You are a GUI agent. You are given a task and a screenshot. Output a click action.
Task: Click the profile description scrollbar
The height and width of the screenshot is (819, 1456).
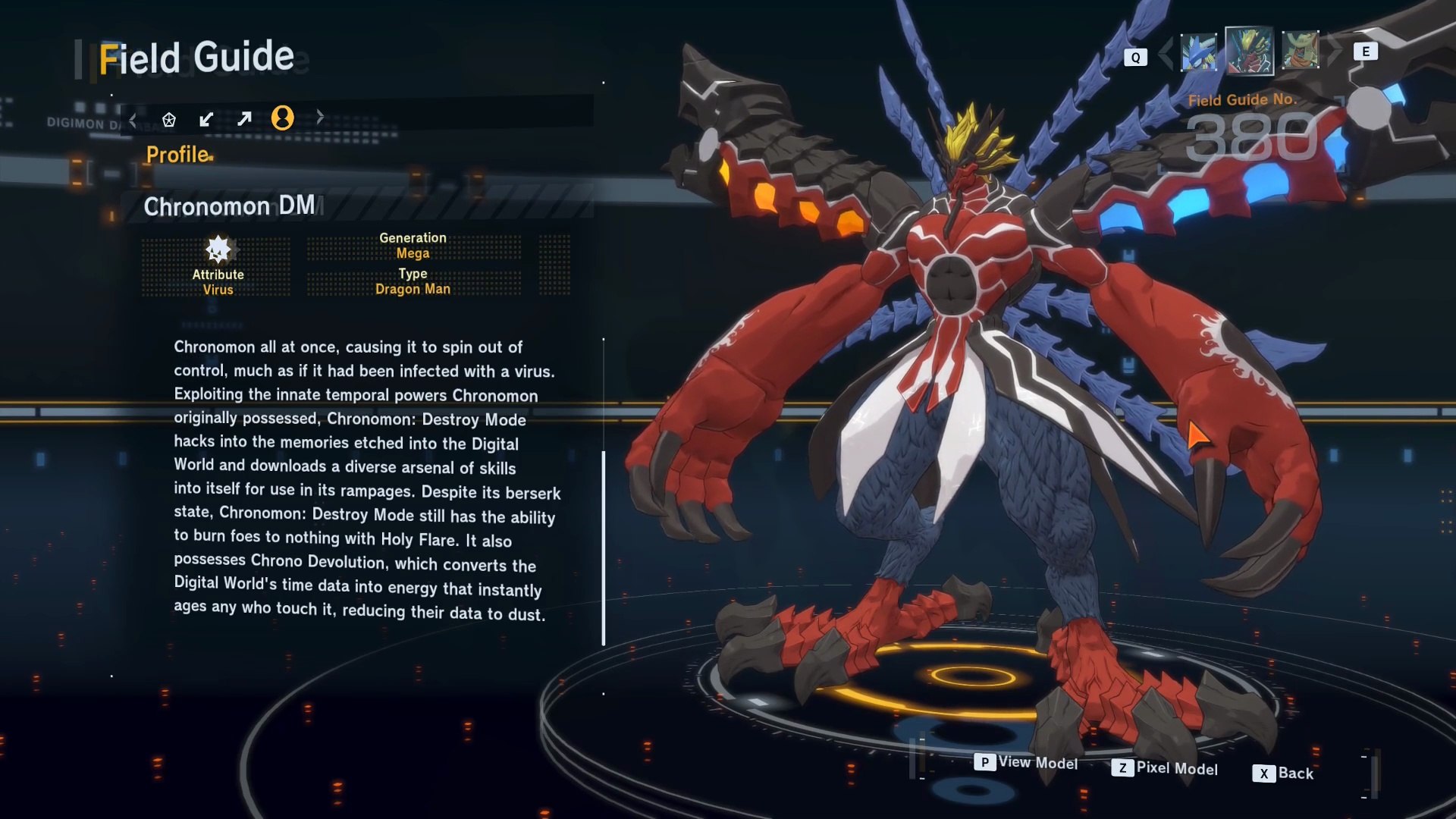604,548
